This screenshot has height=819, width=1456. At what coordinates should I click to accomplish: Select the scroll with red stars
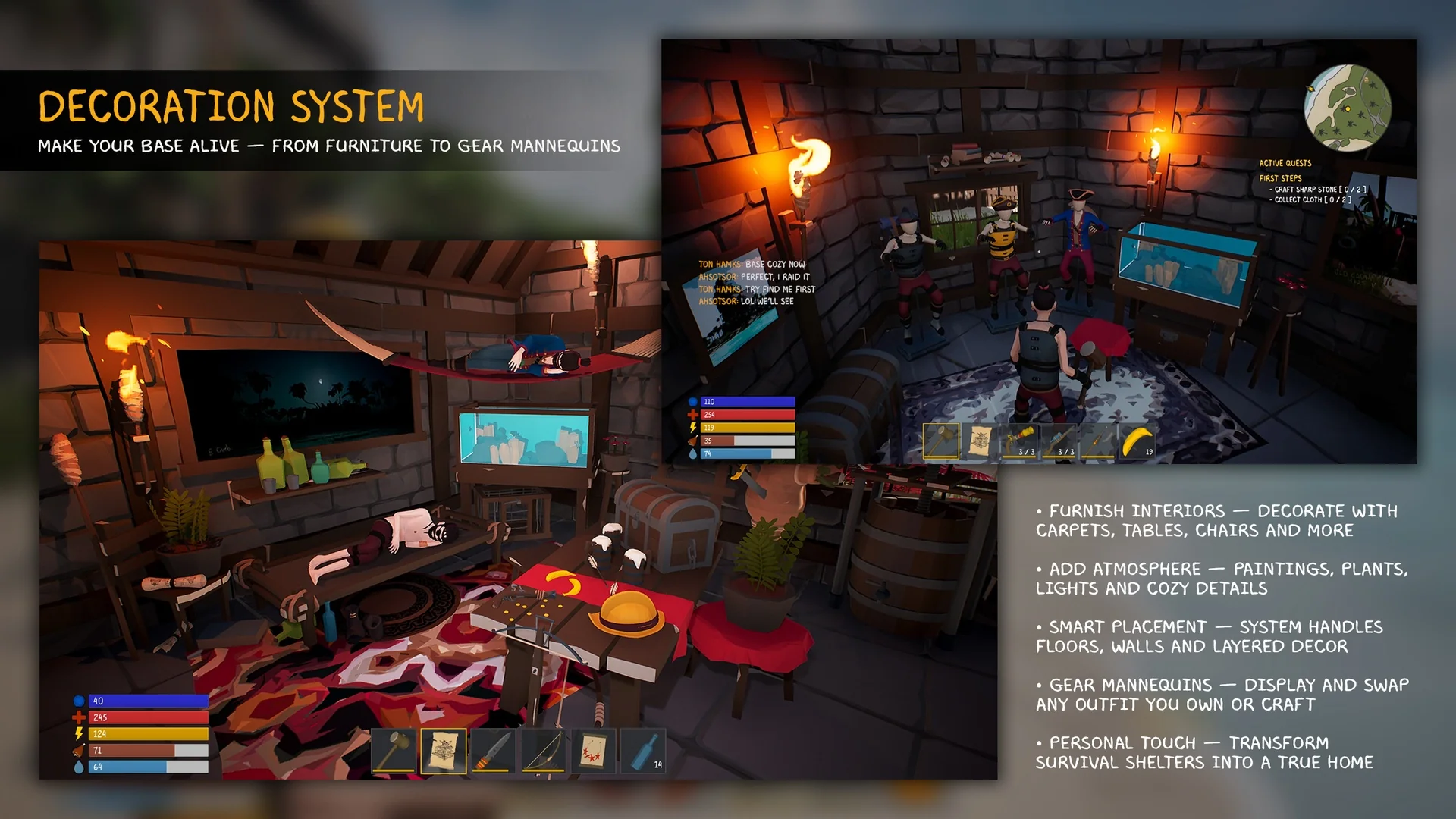[594, 752]
